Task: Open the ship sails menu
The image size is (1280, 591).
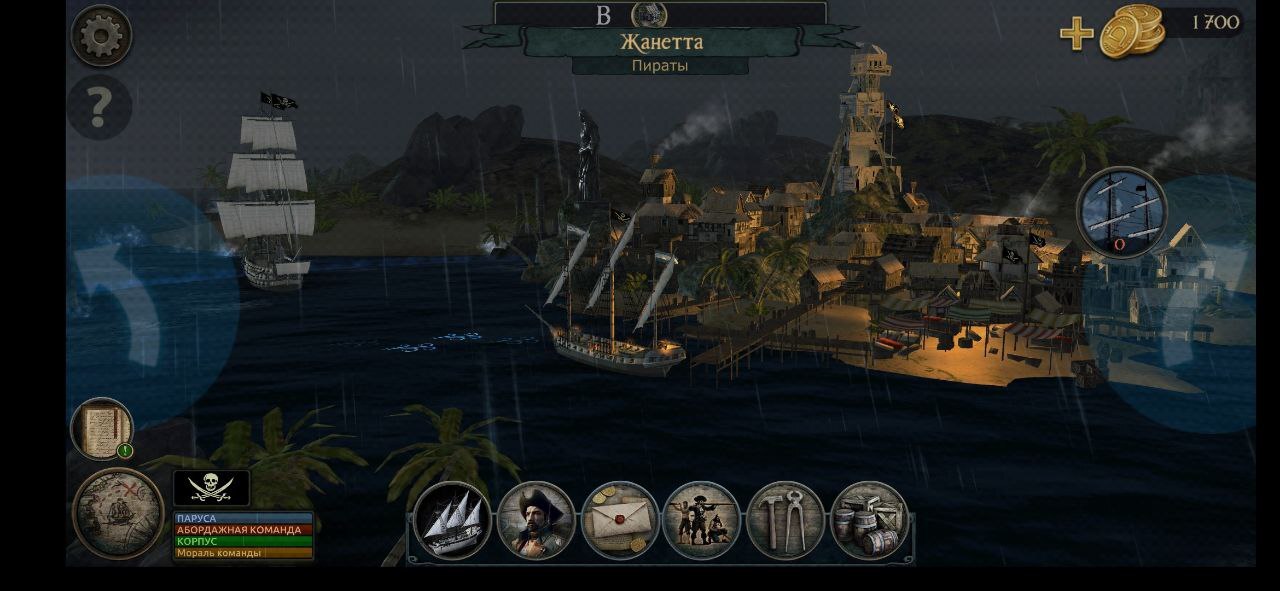Action: (452, 520)
